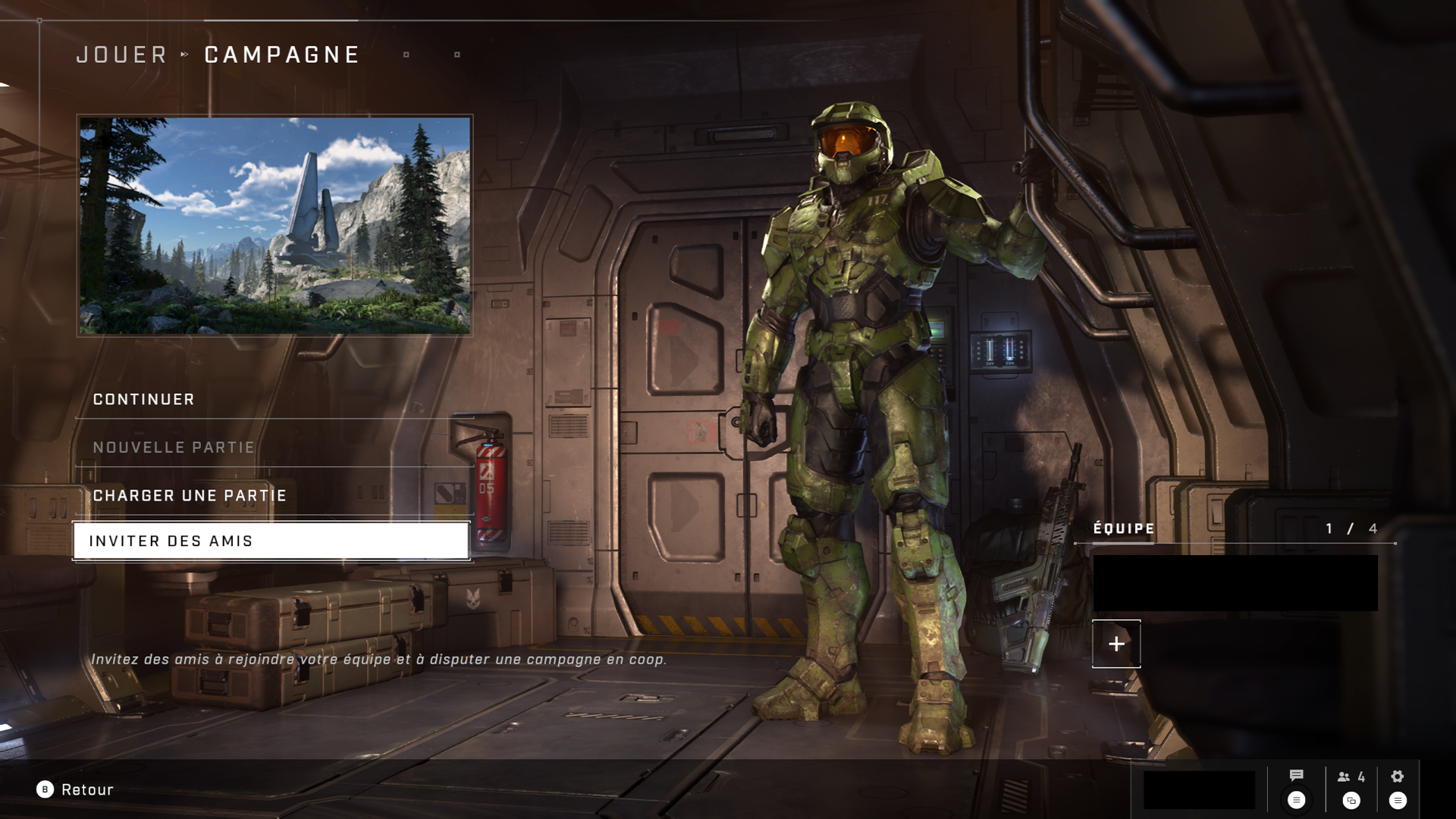Click the Retour back button
Image resolution: width=1456 pixels, height=819 pixels.
(75, 789)
